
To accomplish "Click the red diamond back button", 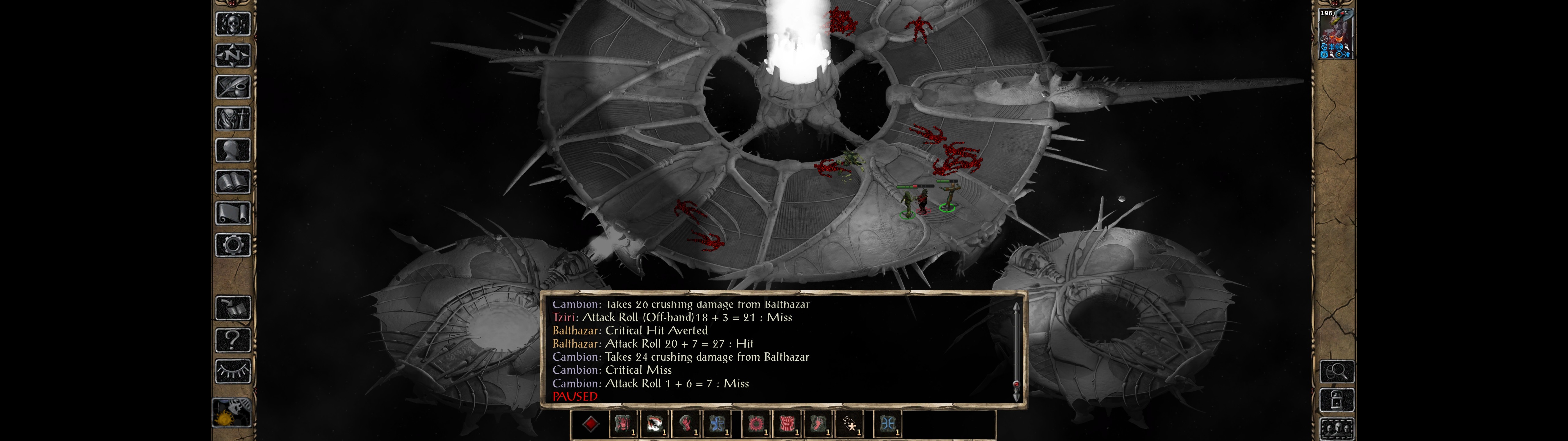I will (x=590, y=424).
